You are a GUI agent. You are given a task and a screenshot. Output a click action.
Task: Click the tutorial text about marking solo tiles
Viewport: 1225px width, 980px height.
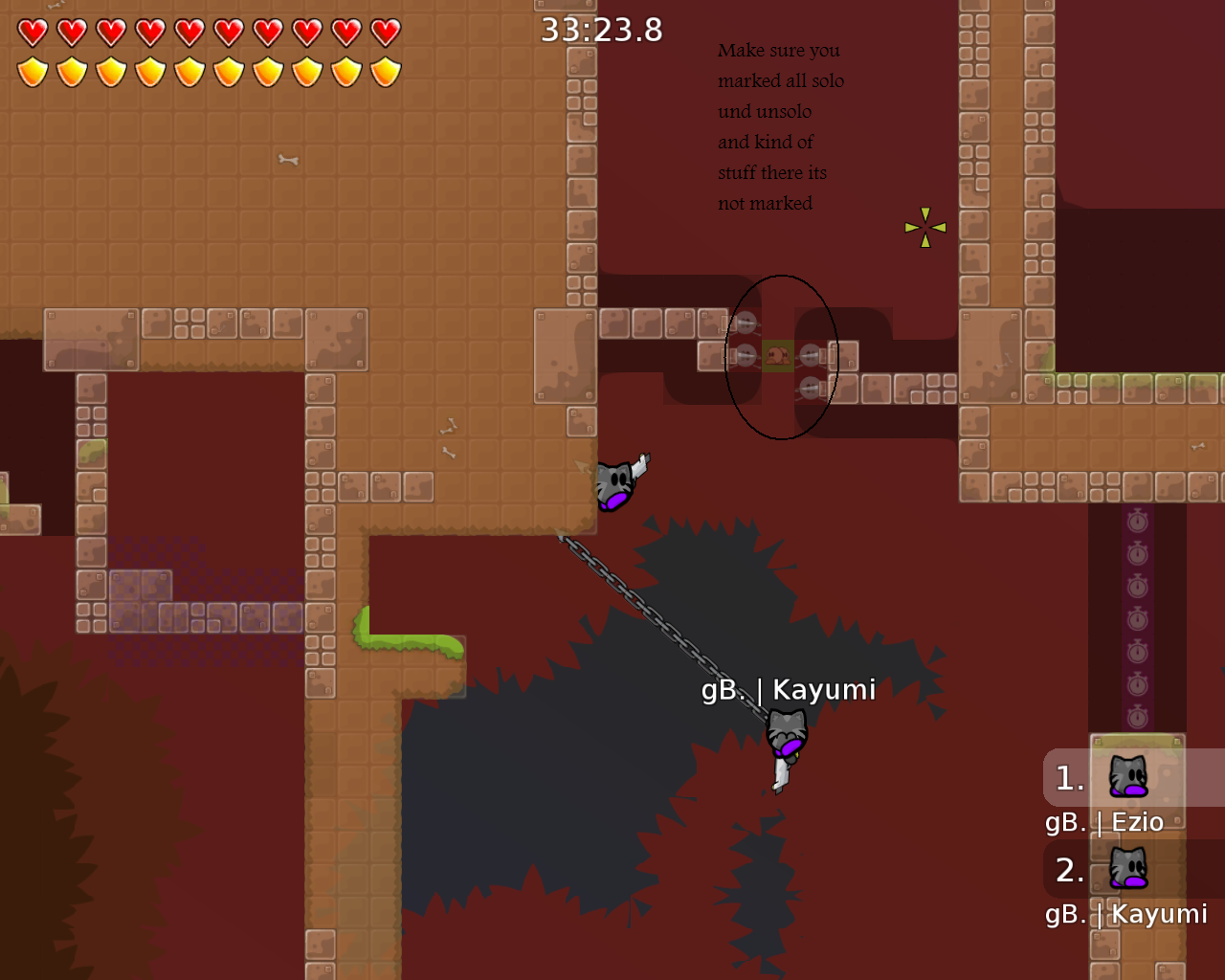point(780,126)
